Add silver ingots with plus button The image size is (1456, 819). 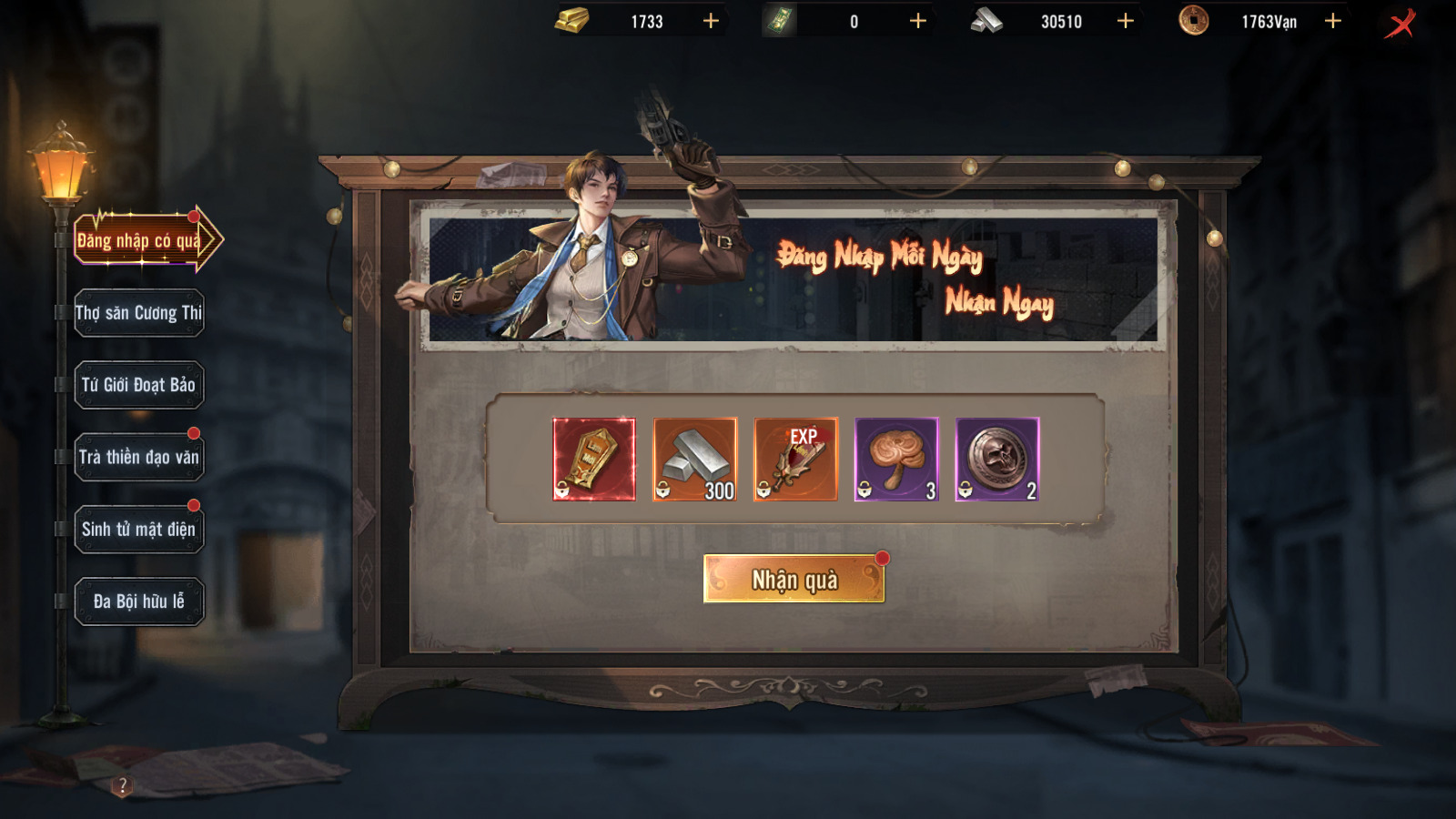(x=1126, y=21)
